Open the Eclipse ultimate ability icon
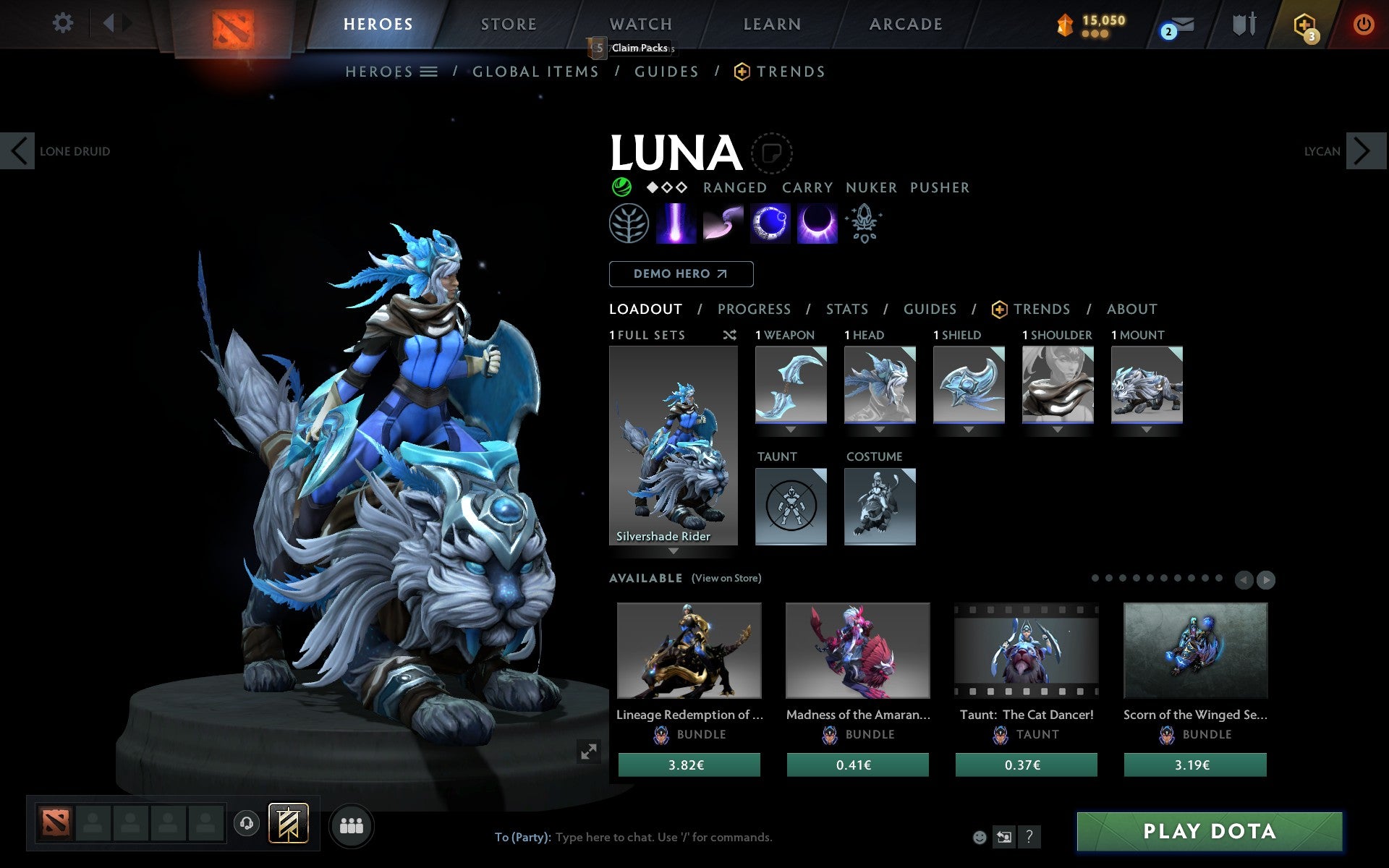The width and height of the screenshot is (1389, 868). [x=817, y=224]
